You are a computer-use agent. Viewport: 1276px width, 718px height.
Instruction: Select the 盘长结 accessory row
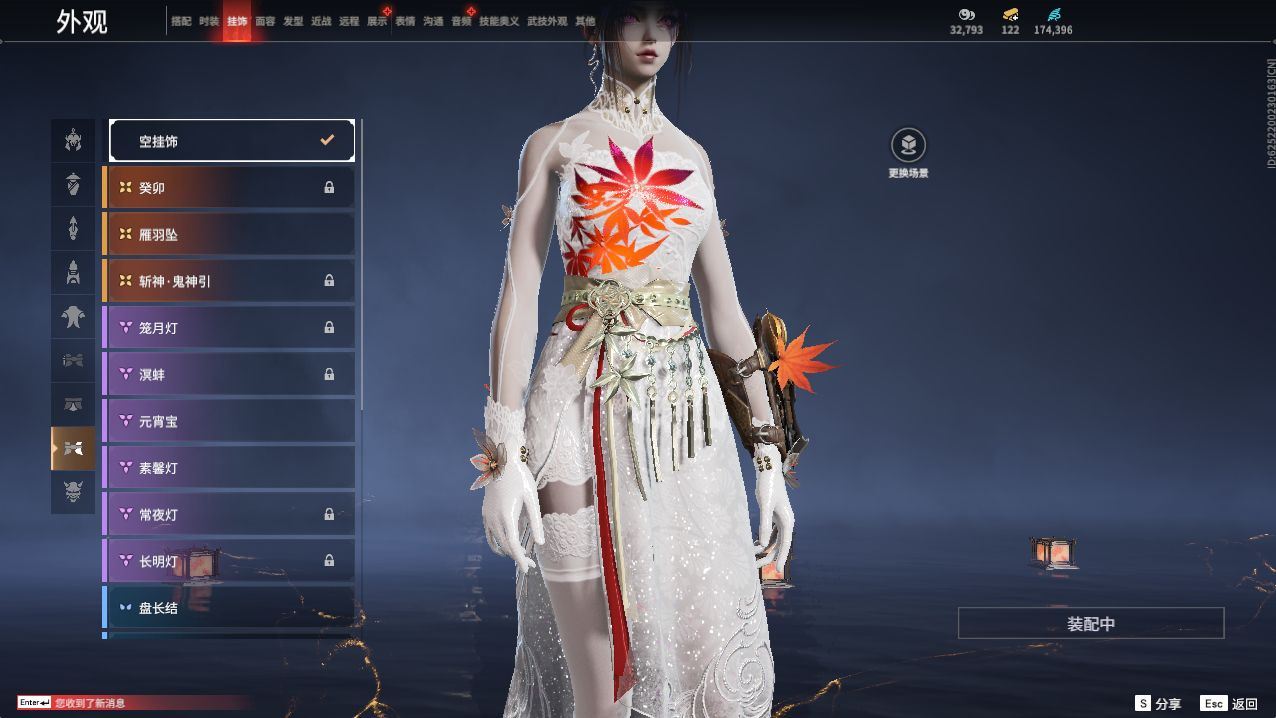pyautogui.click(x=230, y=607)
